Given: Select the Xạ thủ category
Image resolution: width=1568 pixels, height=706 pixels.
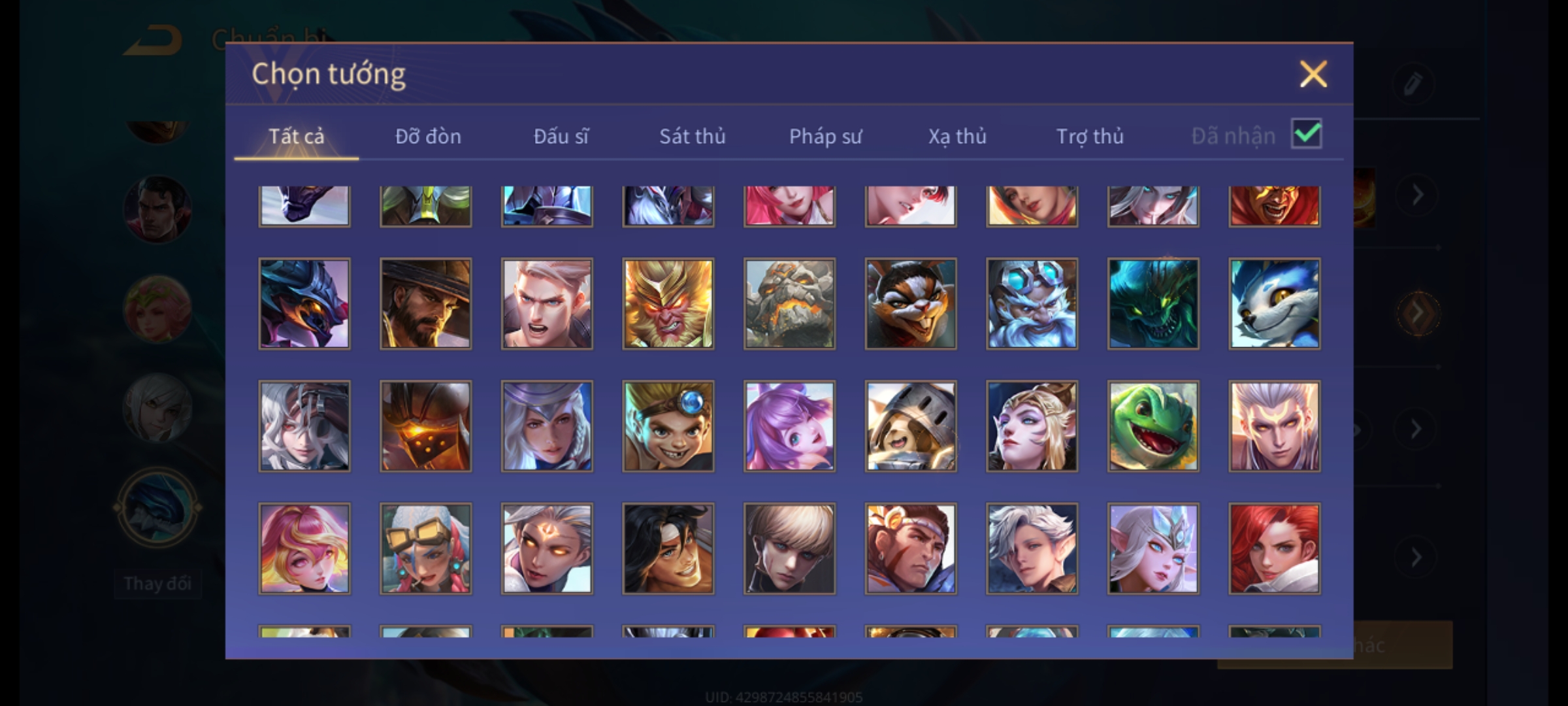Looking at the screenshot, I should [x=957, y=136].
